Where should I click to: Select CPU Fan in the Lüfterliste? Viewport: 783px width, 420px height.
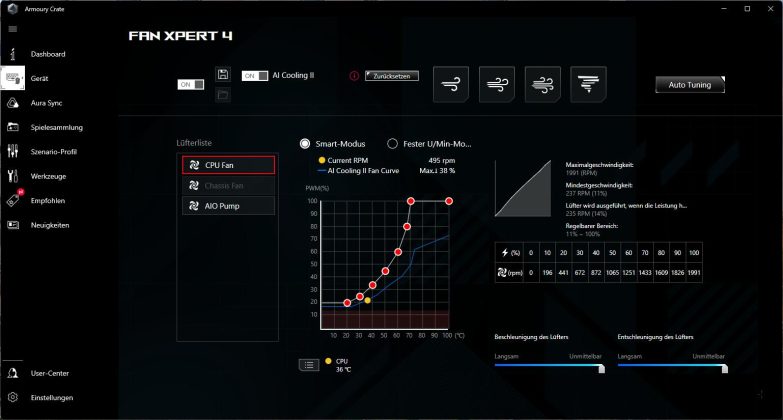pyautogui.click(x=229, y=165)
